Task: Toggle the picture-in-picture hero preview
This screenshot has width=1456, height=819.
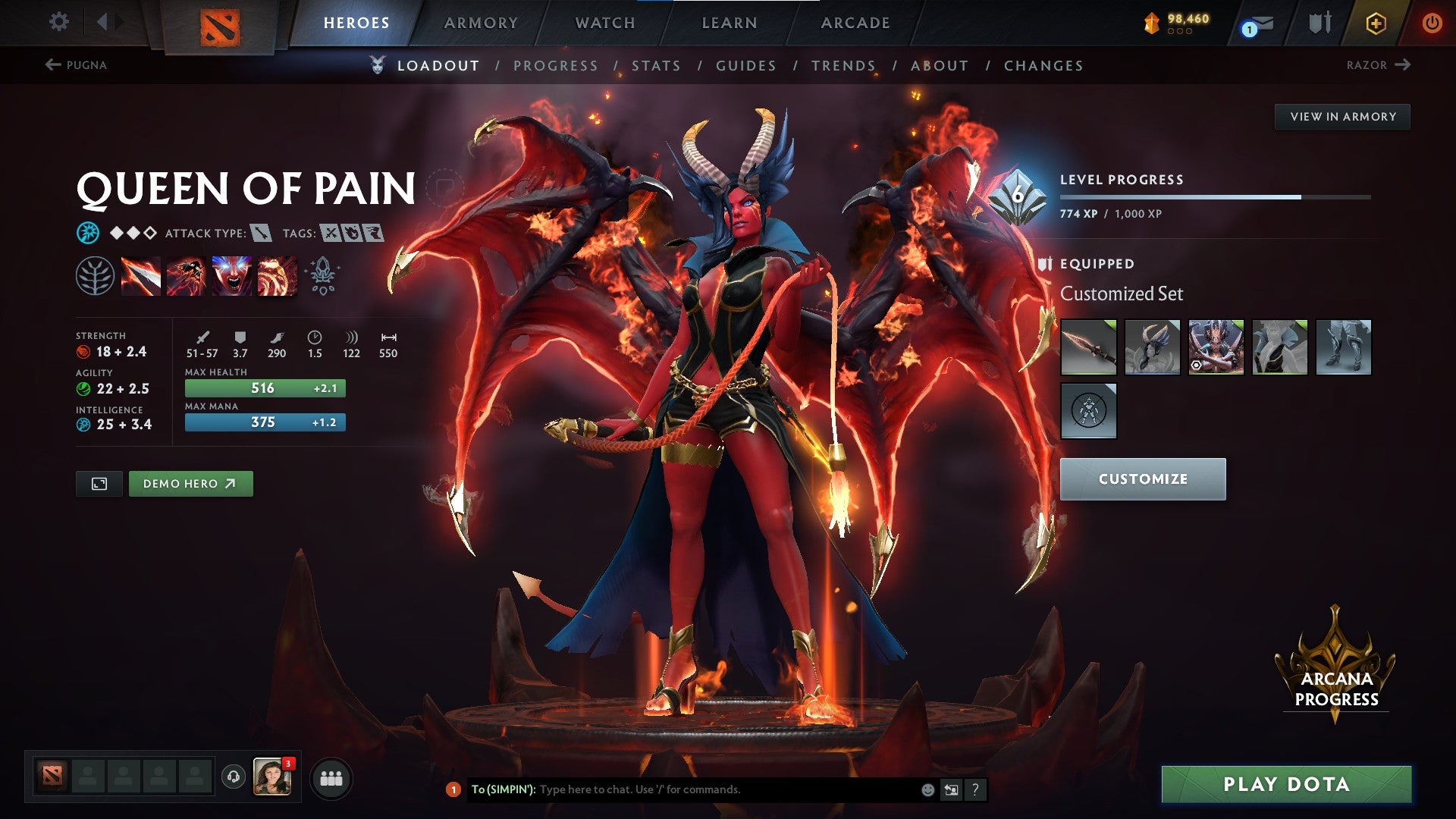Action: click(x=99, y=483)
